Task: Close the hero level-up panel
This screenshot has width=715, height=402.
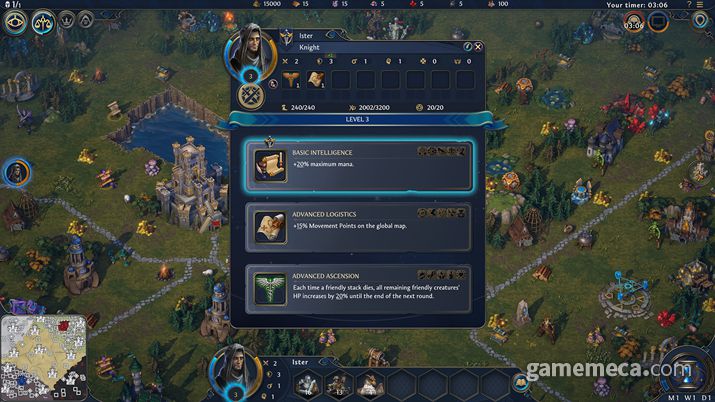Action: tap(478, 46)
